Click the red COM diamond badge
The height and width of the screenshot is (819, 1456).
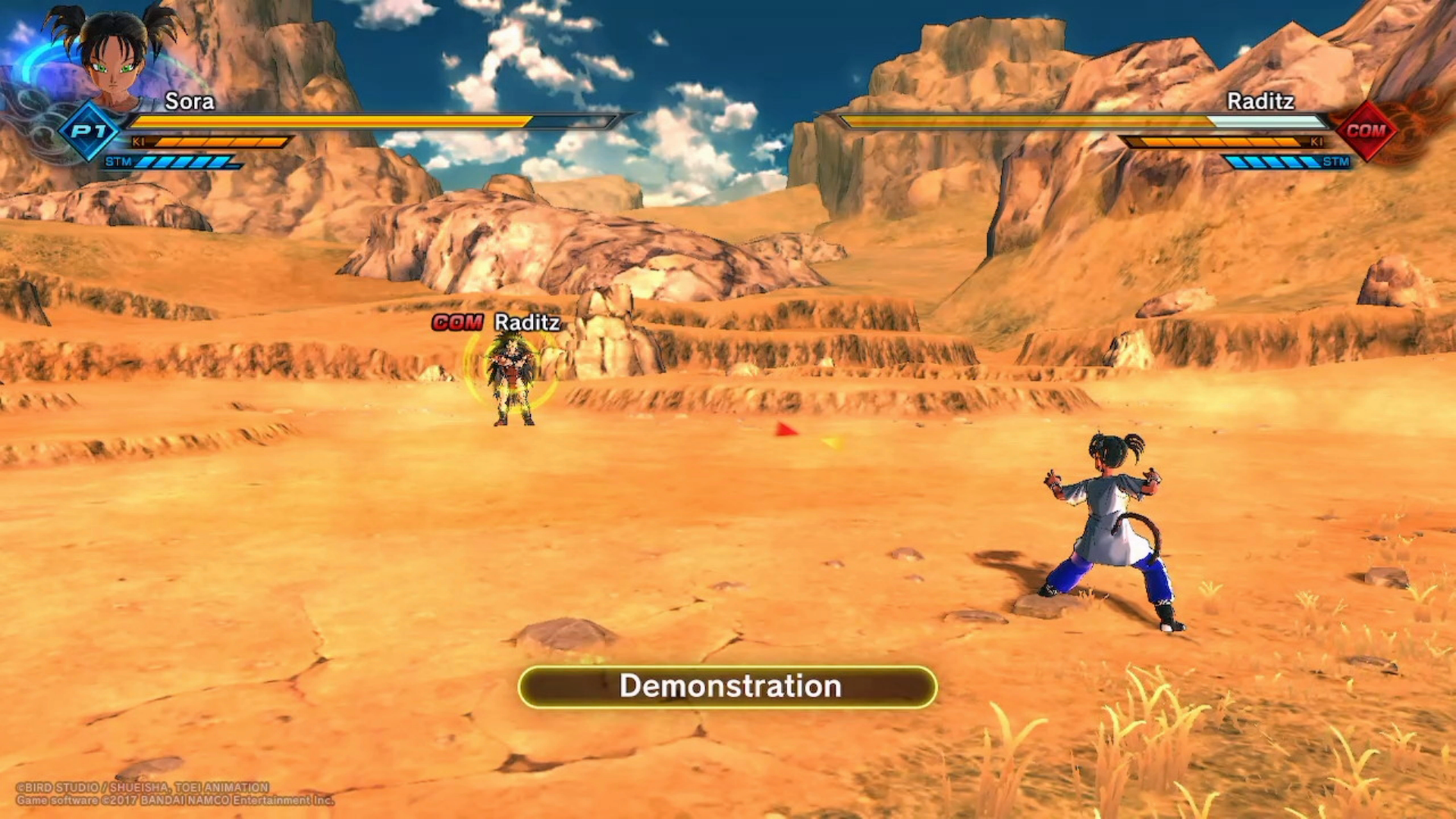point(1366,130)
